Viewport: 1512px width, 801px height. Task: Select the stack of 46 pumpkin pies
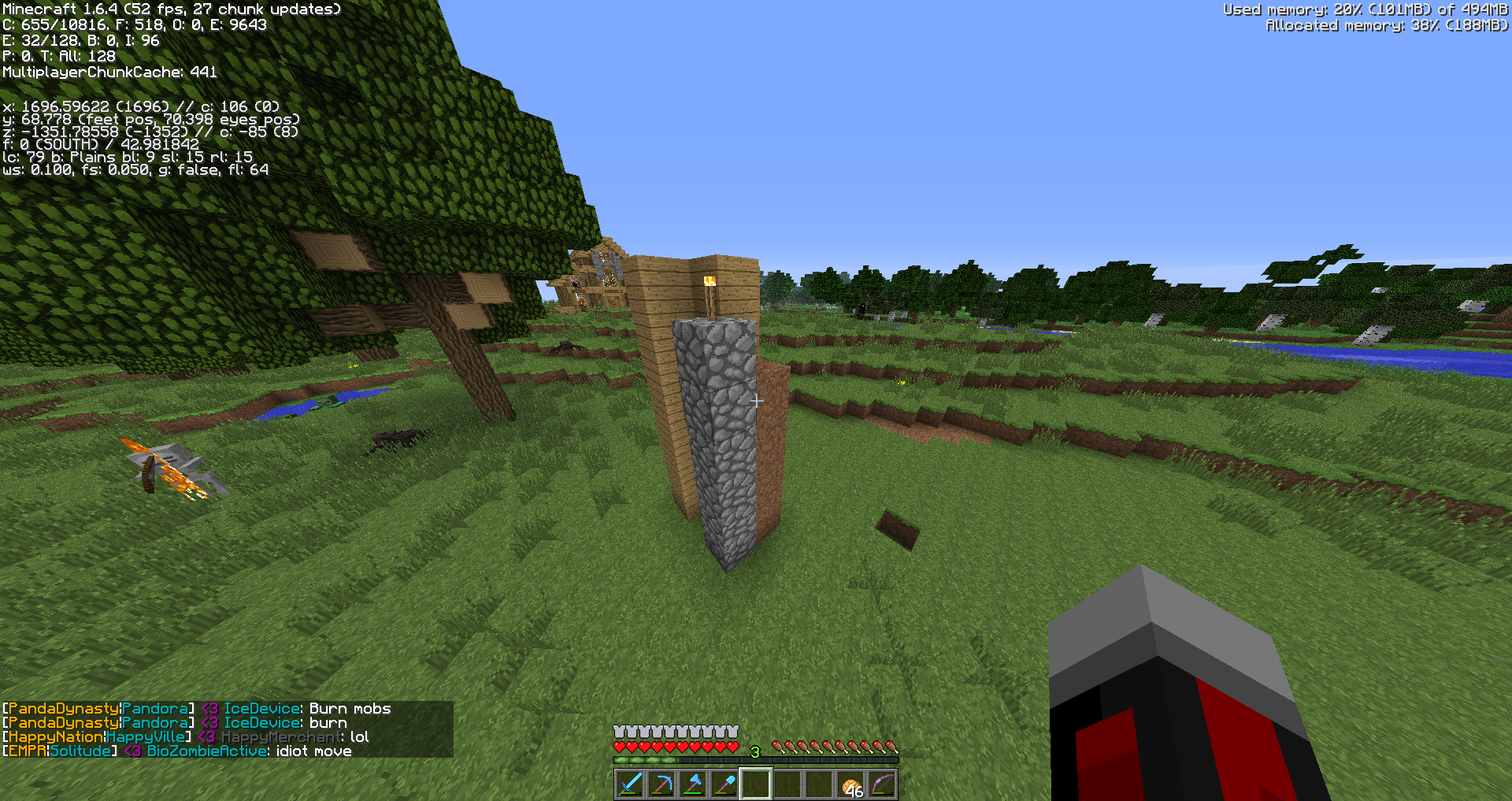pos(851,784)
